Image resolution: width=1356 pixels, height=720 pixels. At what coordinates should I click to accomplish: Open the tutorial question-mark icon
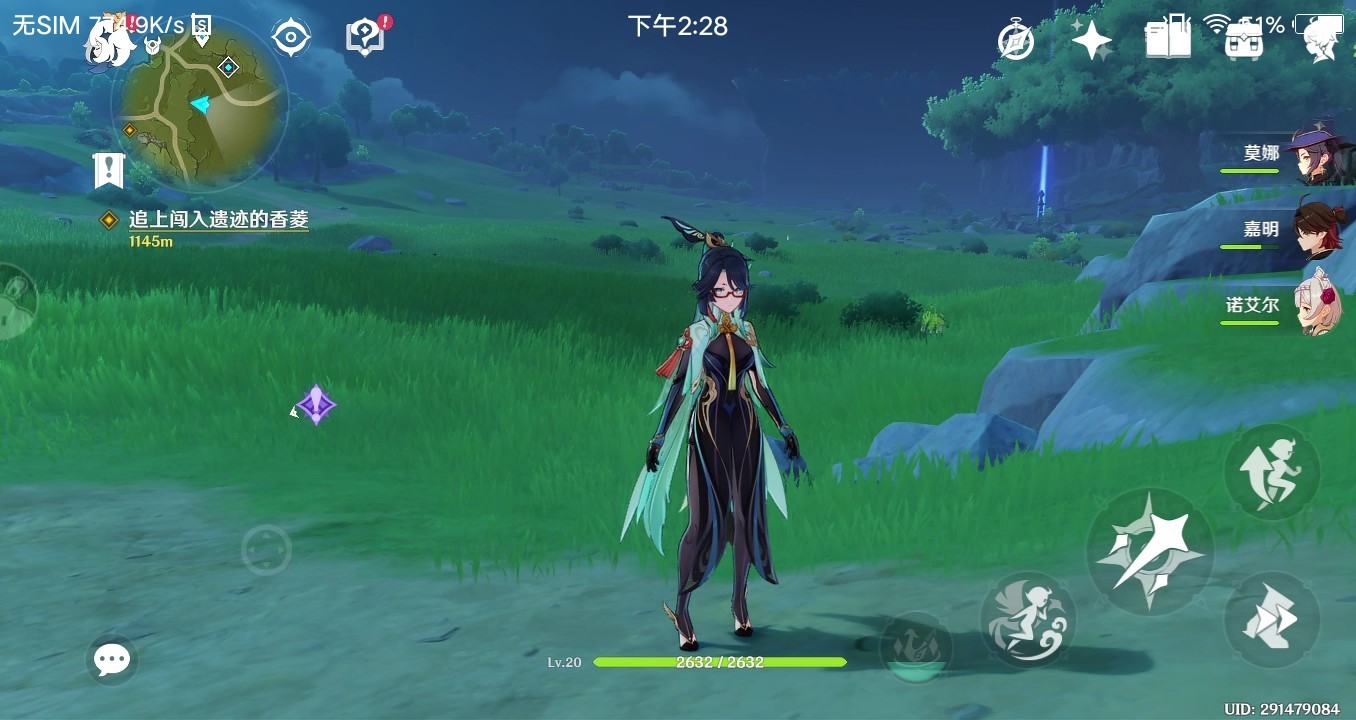tap(366, 37)
